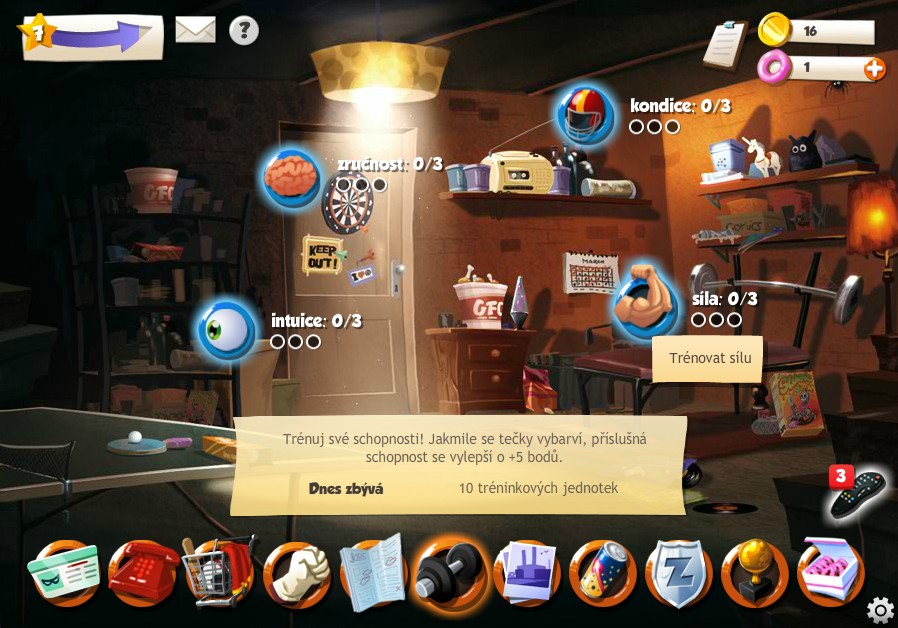Open the masked ID card menu

pos(64,574)
